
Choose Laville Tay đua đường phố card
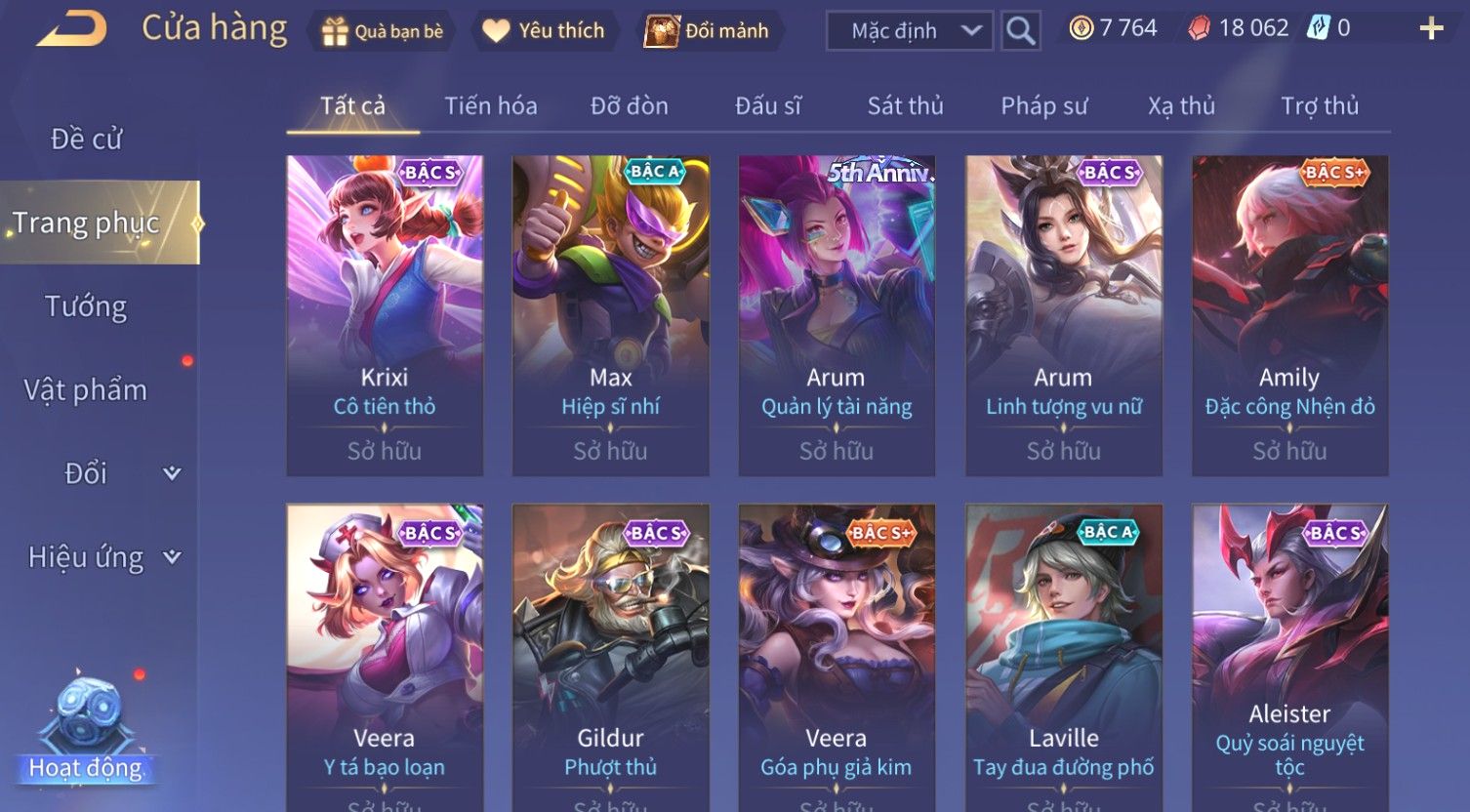[x=1063, y=654]
